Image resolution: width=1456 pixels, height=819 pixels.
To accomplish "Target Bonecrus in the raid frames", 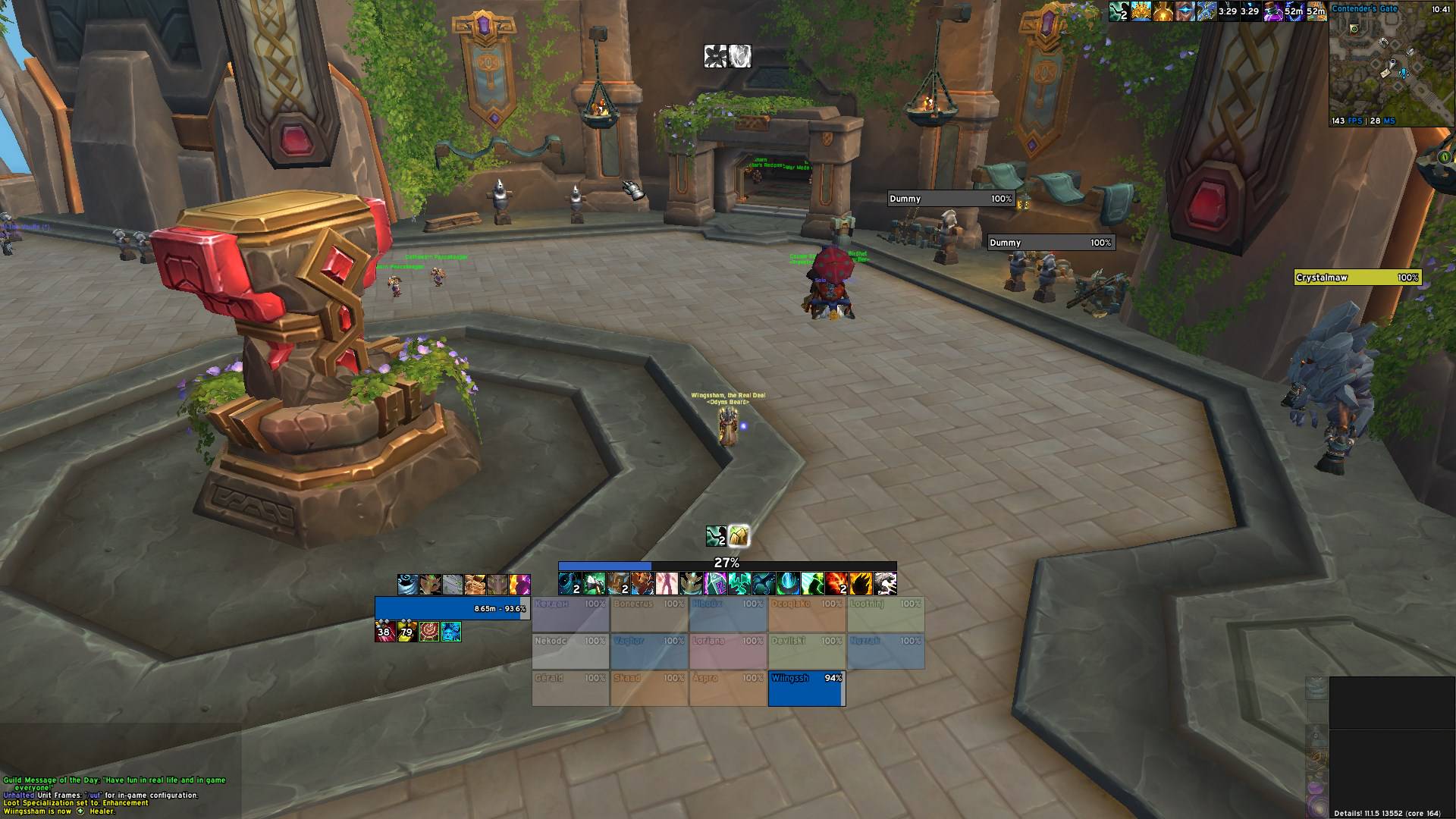I will tap(649, 615).
